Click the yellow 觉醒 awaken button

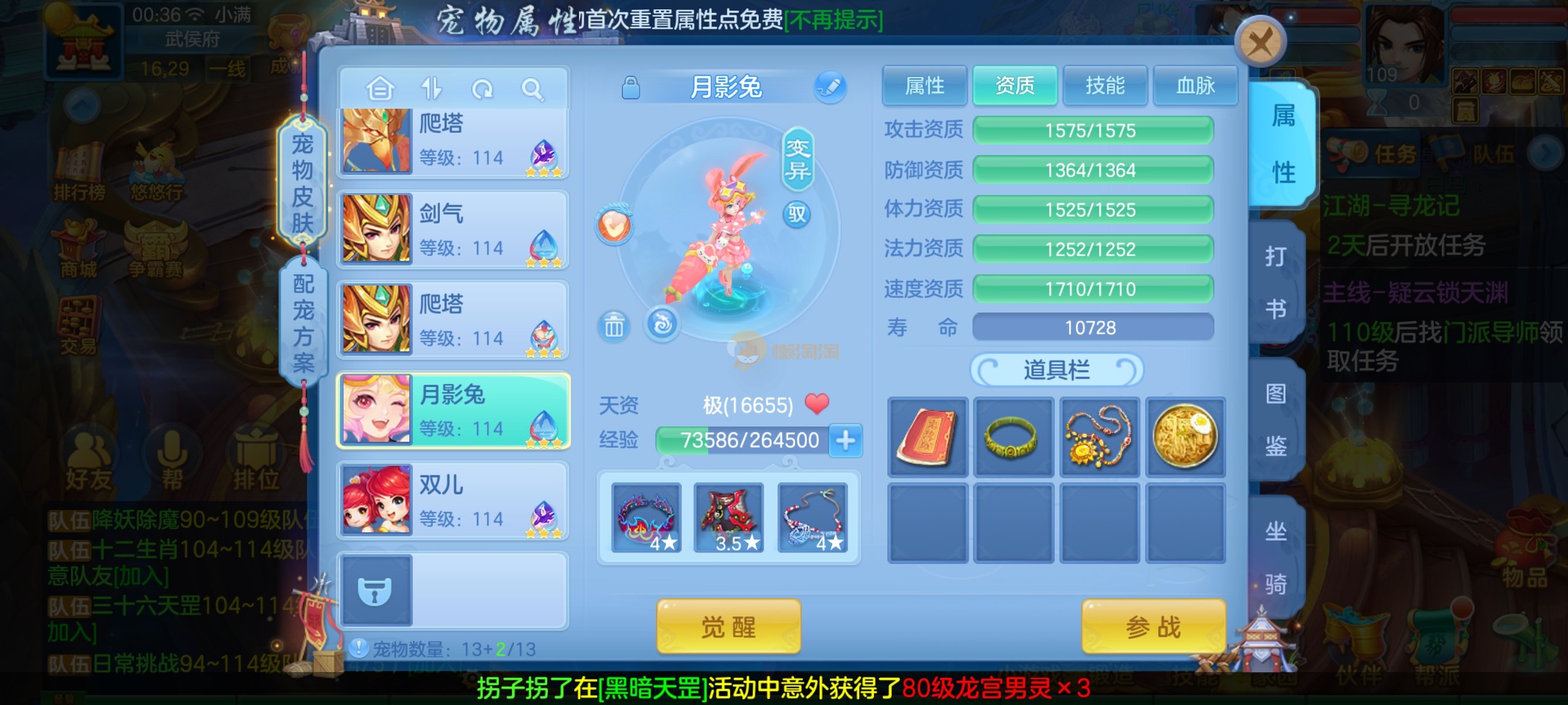[728, 626]
